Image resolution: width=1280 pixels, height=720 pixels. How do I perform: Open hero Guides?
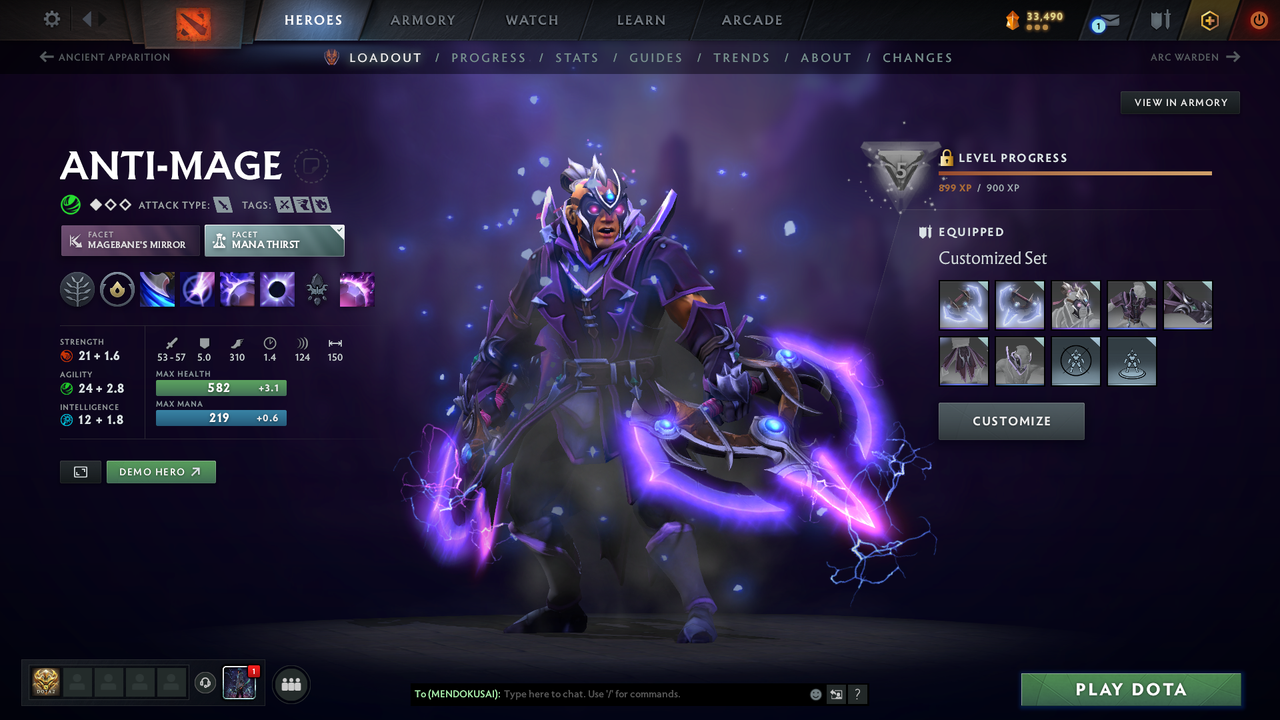point(656,58)
